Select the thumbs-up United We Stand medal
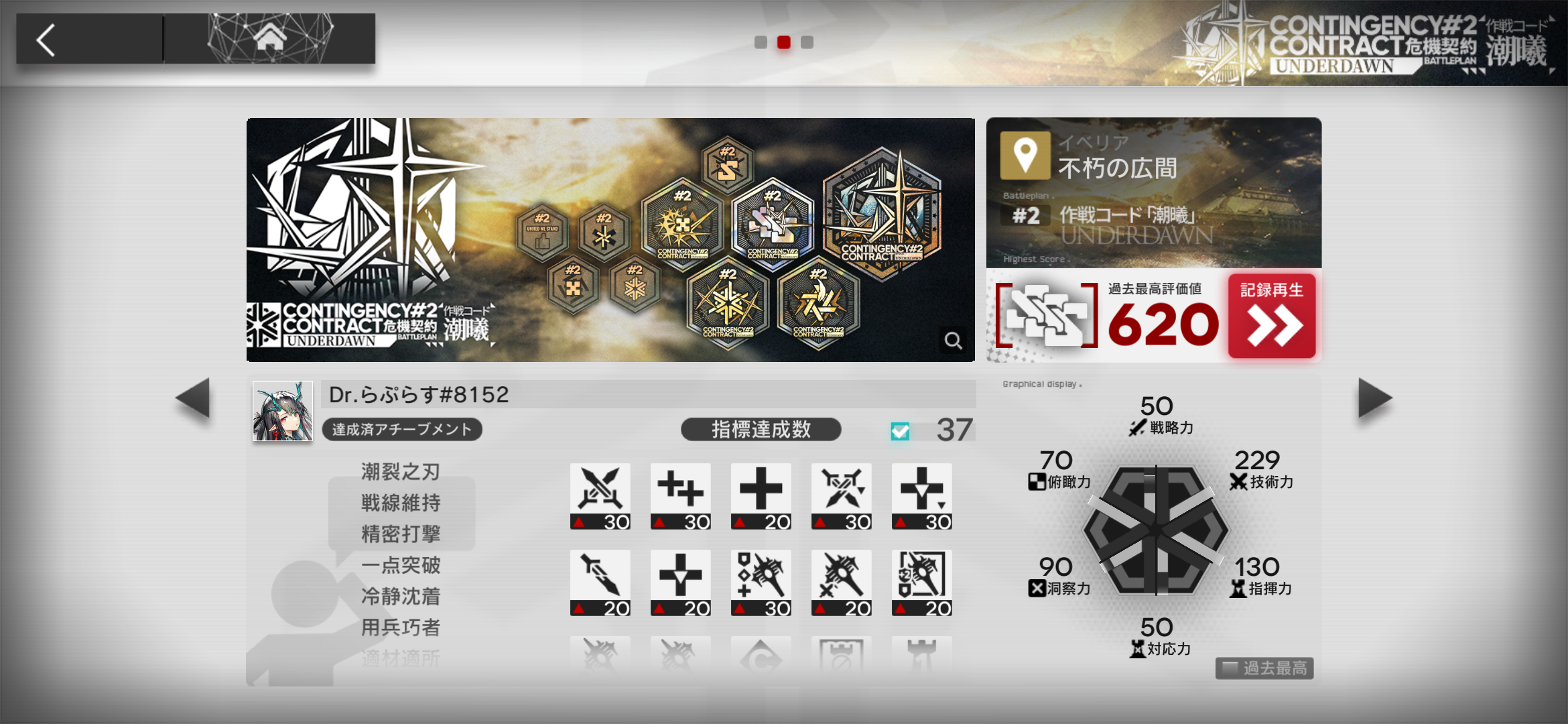Image resolution: width=1568 pixels, height=724 pixels. pyautogui.click(x=542, y=232)
